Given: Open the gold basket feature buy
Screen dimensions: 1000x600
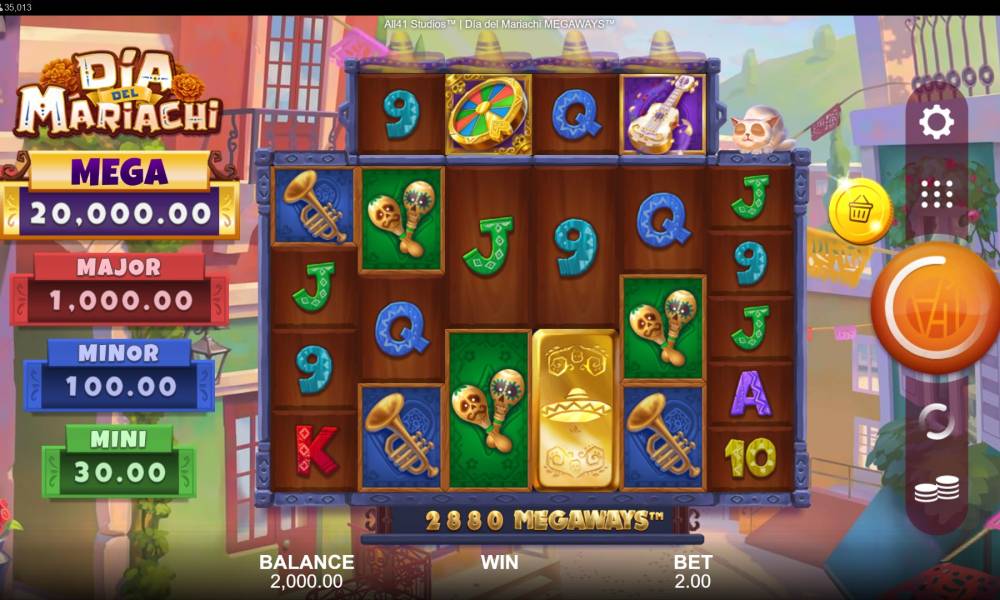Looking at the screenshot, I should click(x=859, y=211).
